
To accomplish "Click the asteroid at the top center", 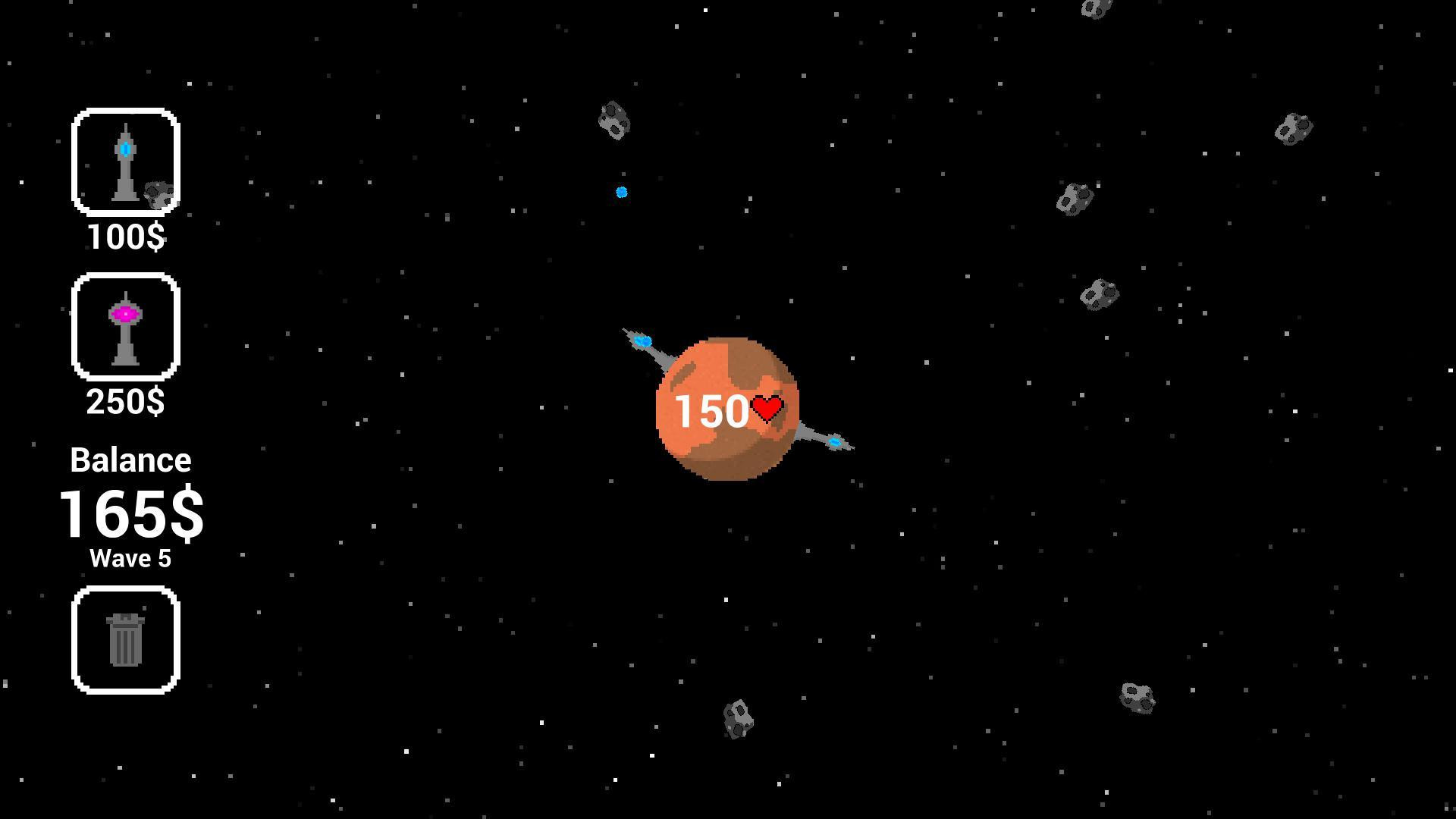I will [x=614, y=121].
